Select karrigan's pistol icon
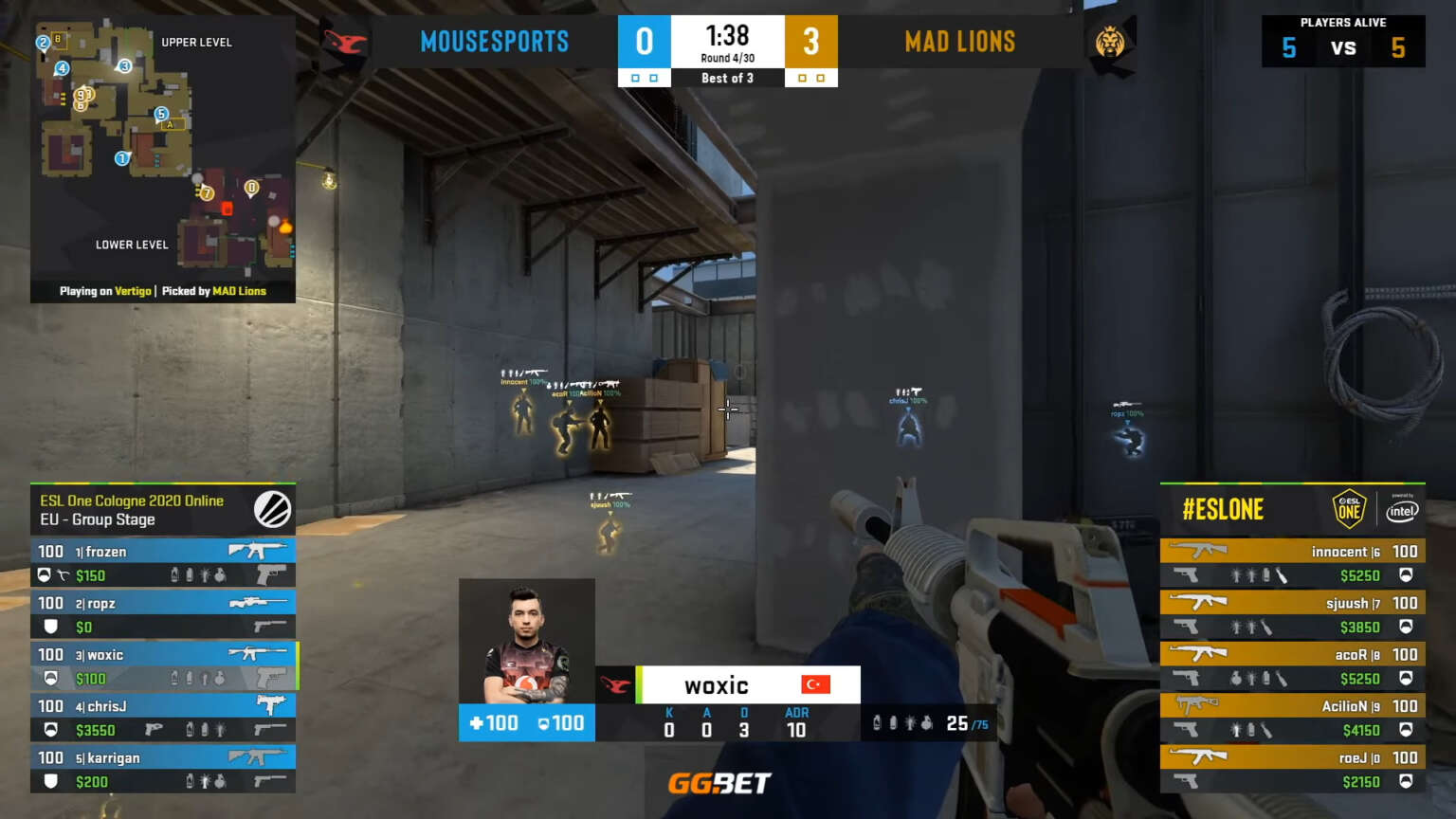The height and width of the screenshot is (819, 1456). click(269, 781)
